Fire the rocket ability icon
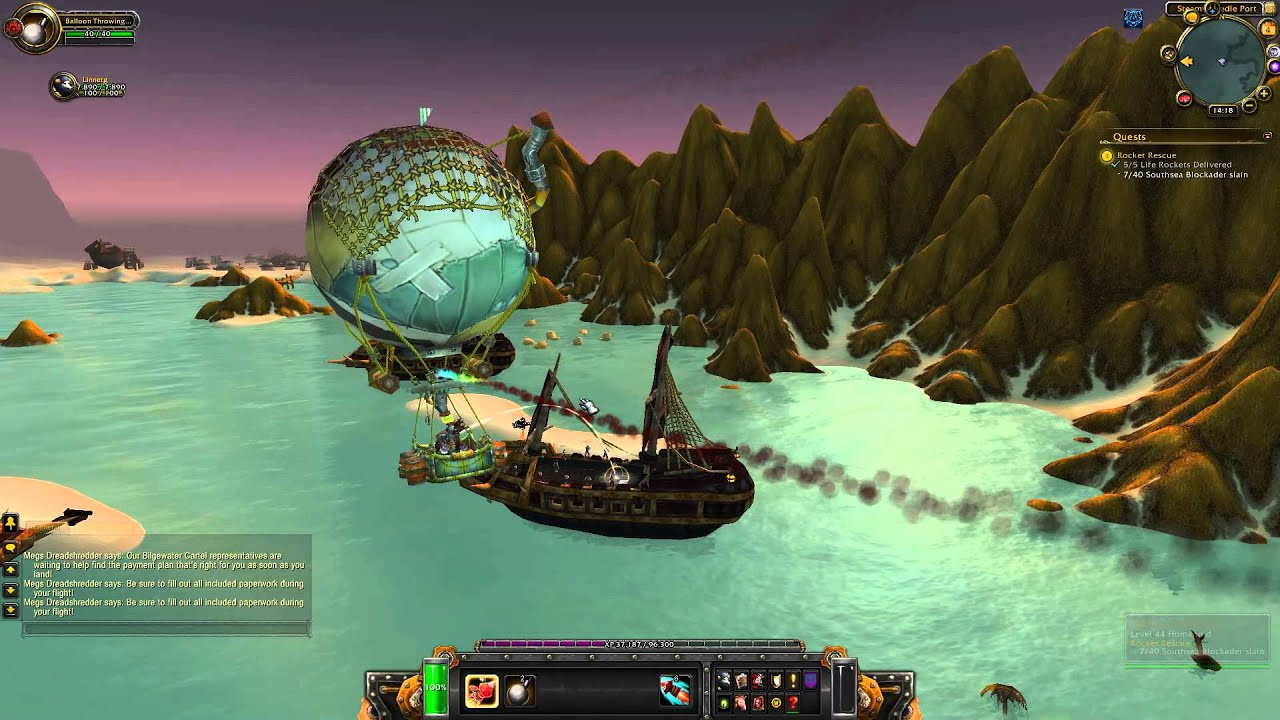Screen dimensions: 1280x720 (675, 691)
